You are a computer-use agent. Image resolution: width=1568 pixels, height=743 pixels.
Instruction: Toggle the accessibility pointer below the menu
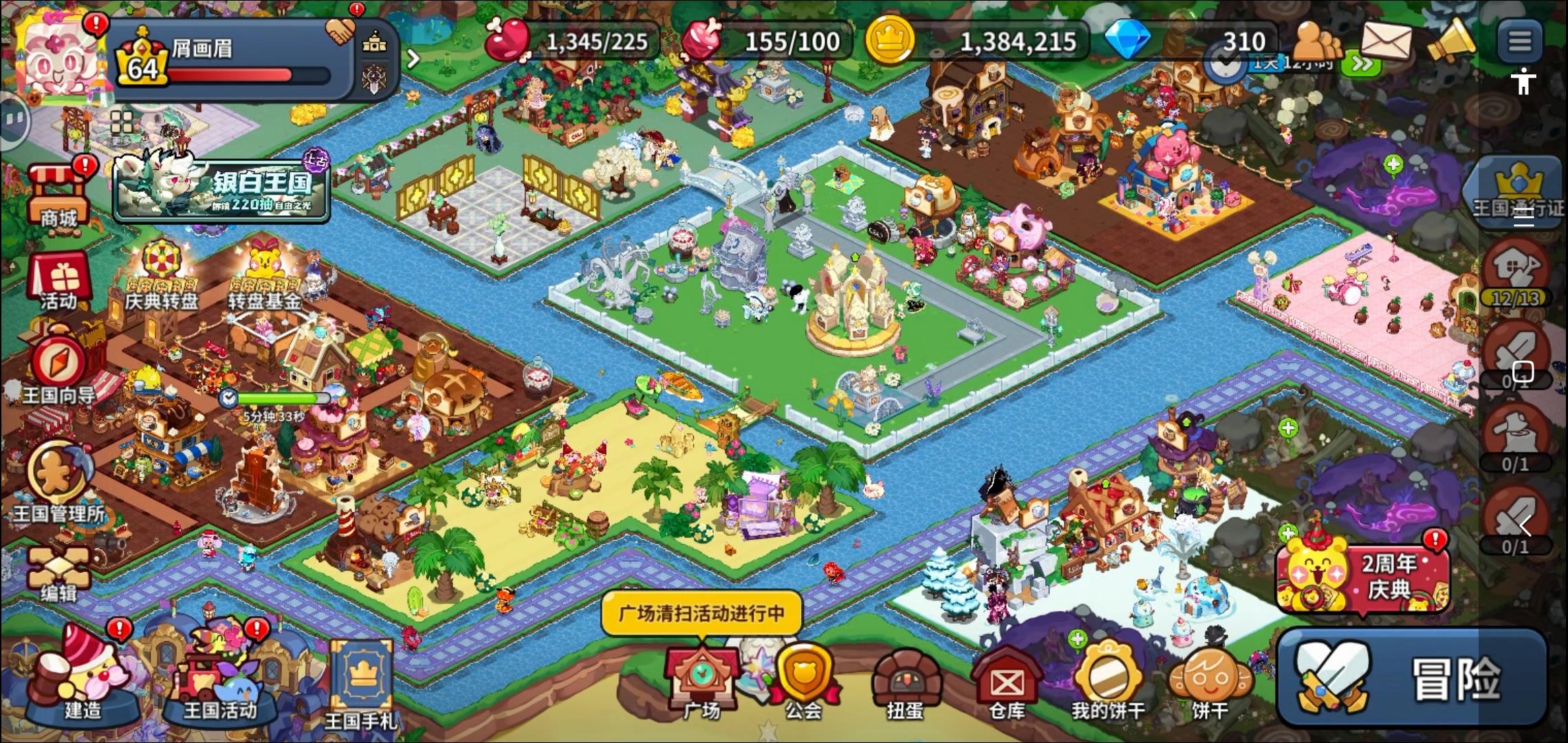pyautogui.click(x=1525, y=81)
